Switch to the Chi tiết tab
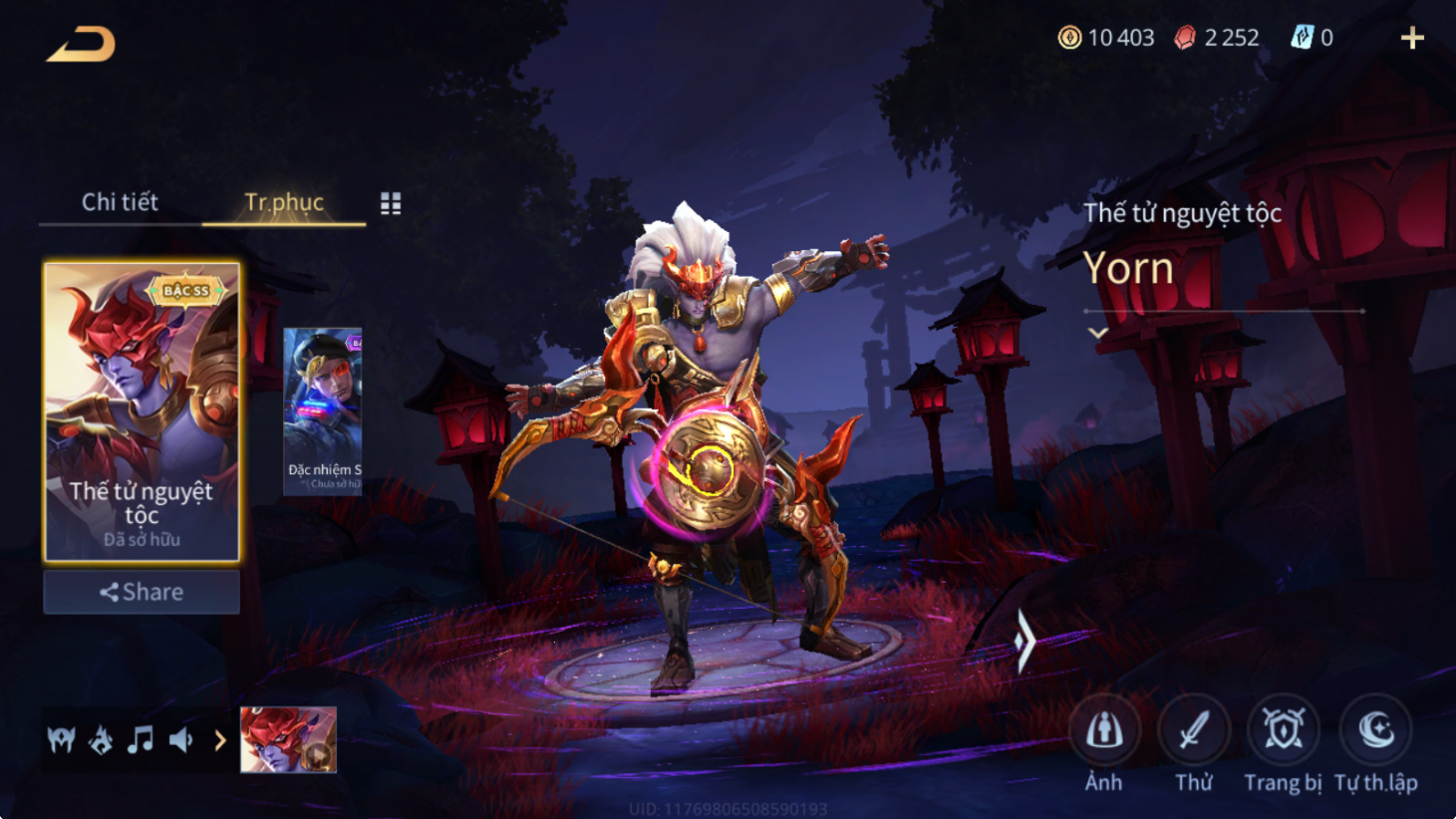The height and width of the screenshot is (819, 1456). point(120,202)
